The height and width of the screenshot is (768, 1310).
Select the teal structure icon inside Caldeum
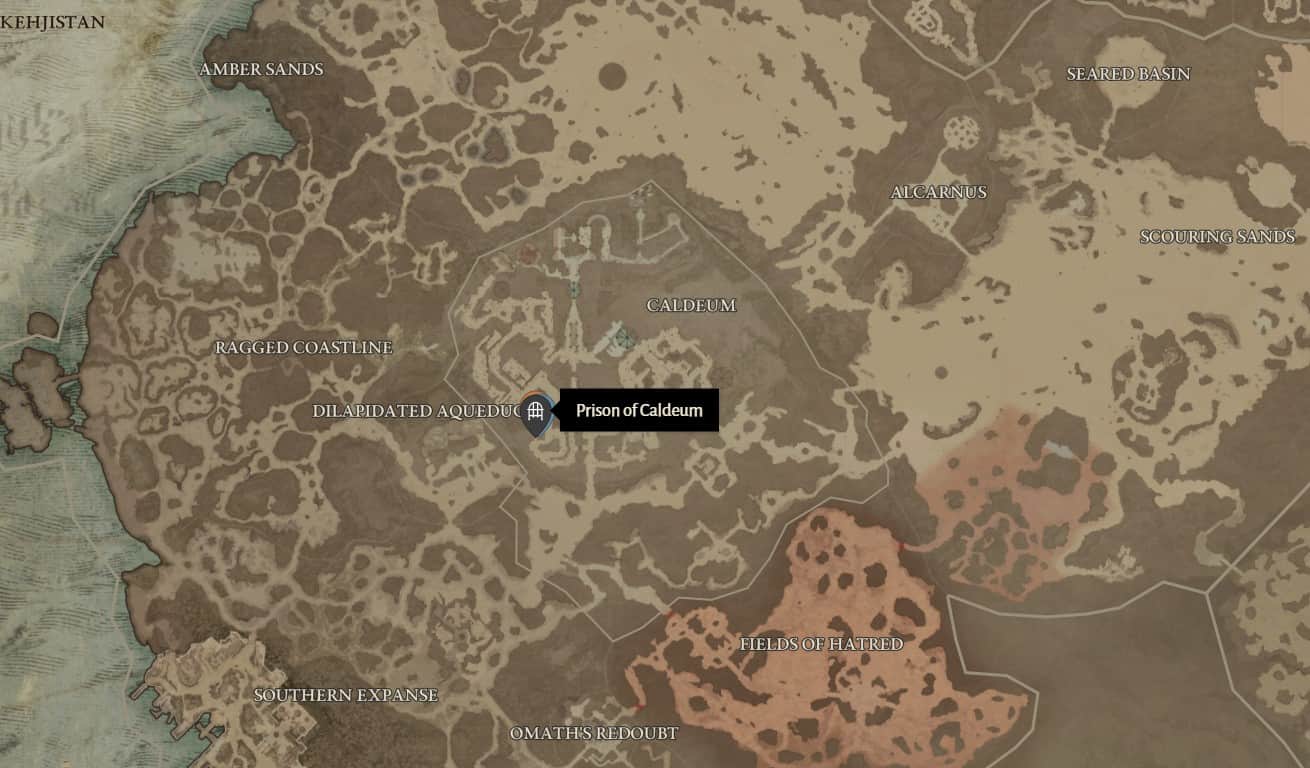[575, 290]
